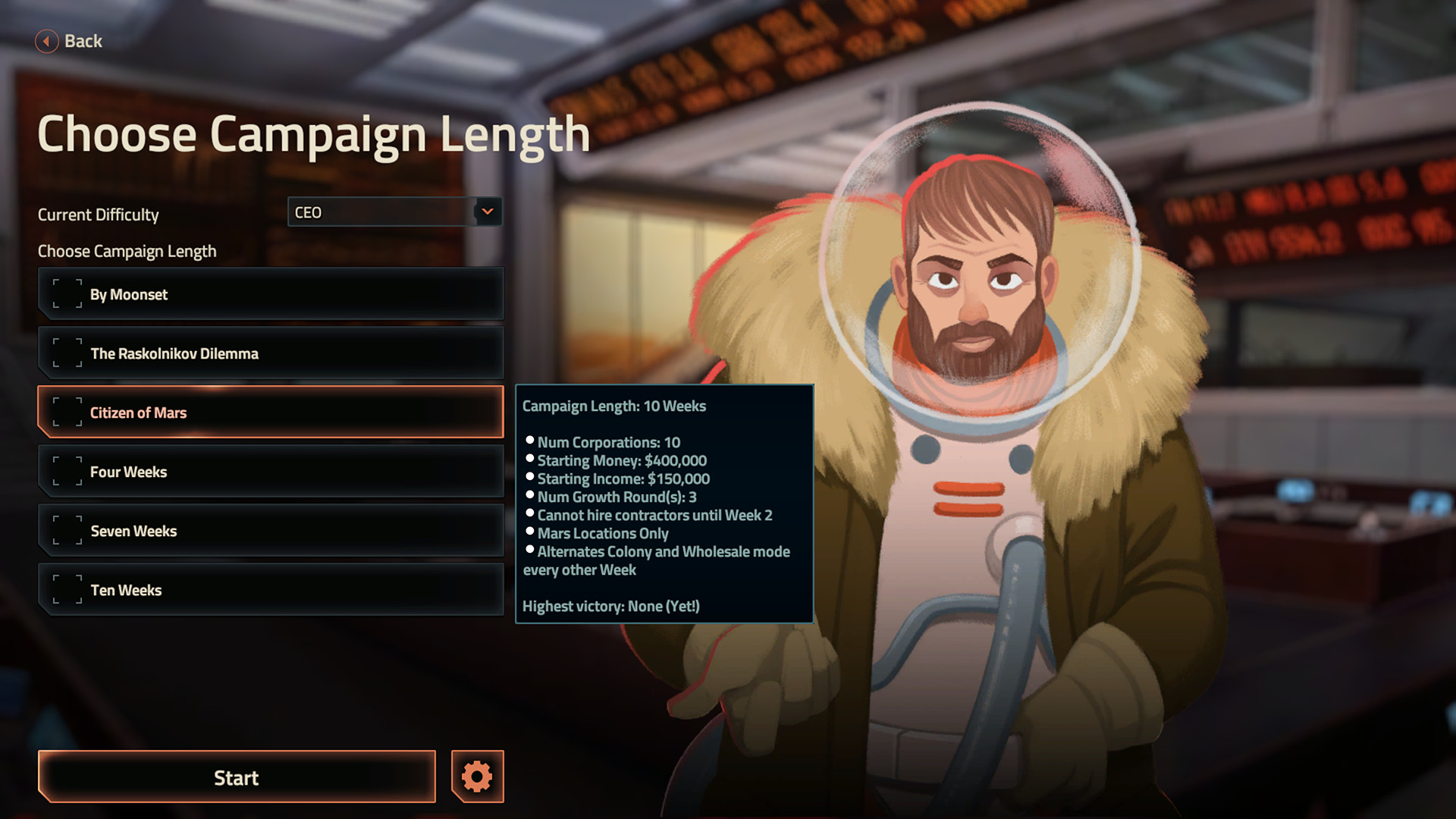
Task: Open the Current Difficulty dropdown
Action: click(x=394, y=212)
